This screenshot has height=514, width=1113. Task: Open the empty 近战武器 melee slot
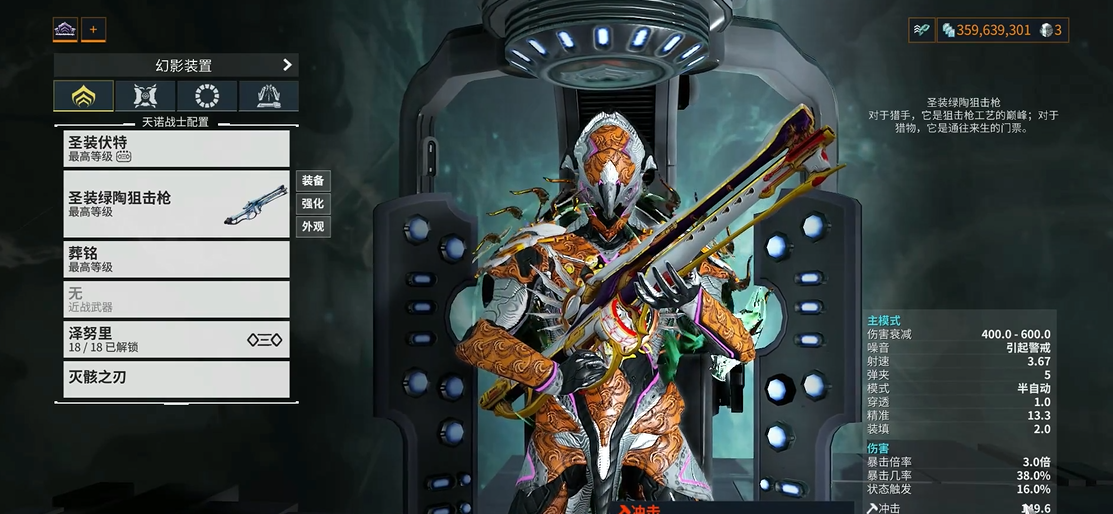(176, 299)
